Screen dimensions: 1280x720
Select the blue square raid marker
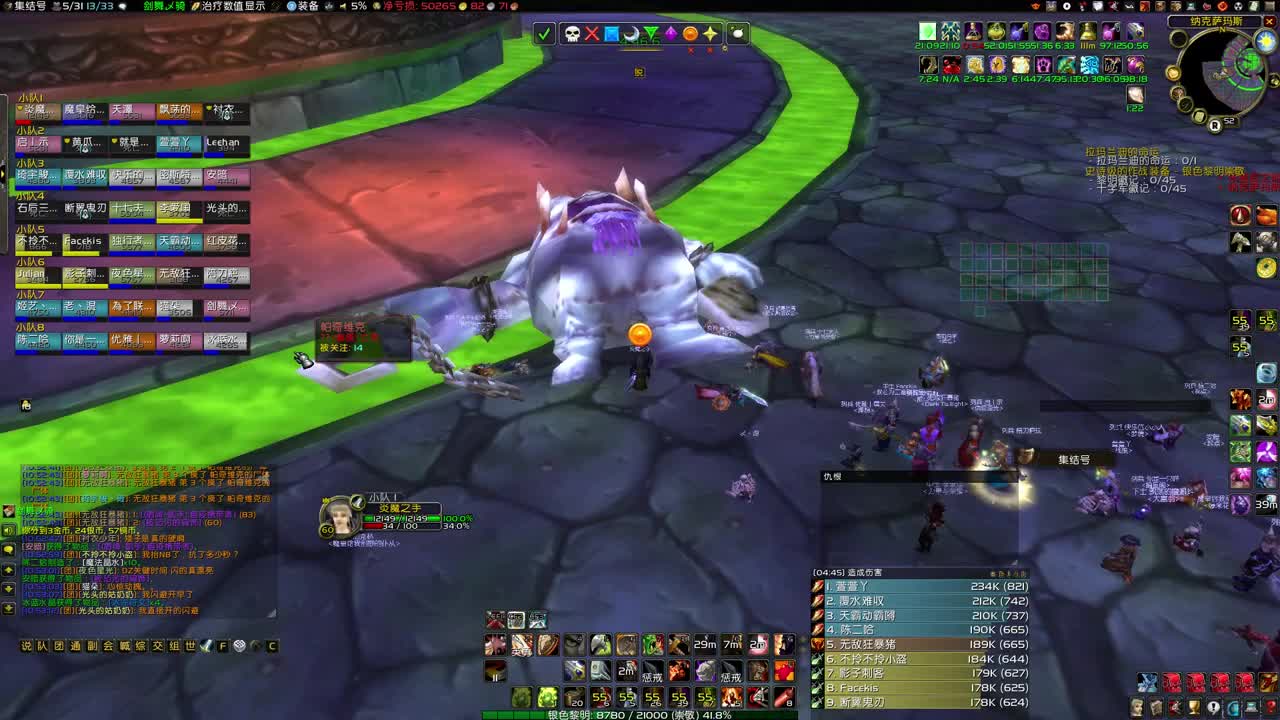pos(612,34)
